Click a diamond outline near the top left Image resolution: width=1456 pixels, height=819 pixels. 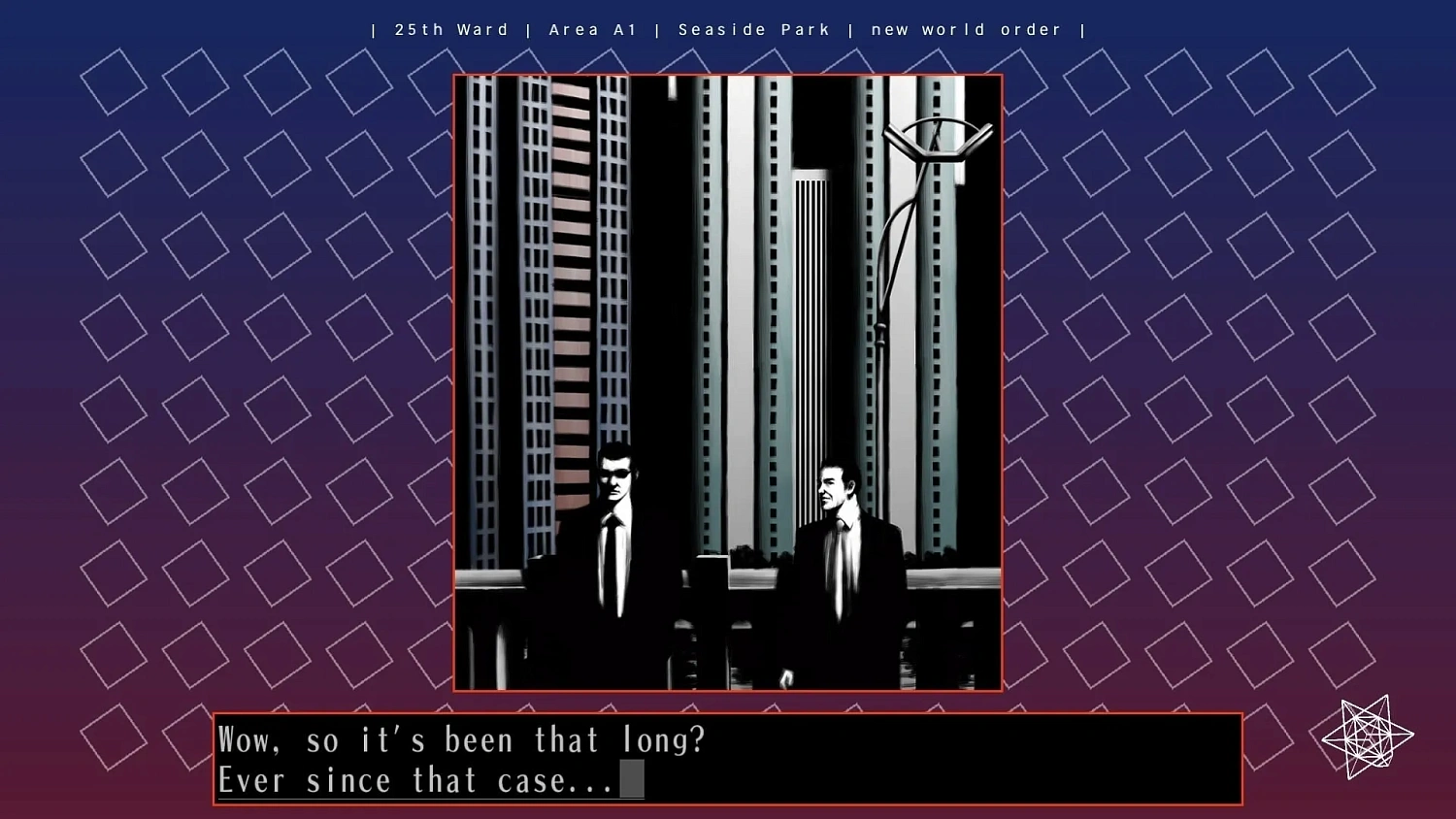[113, 84]
